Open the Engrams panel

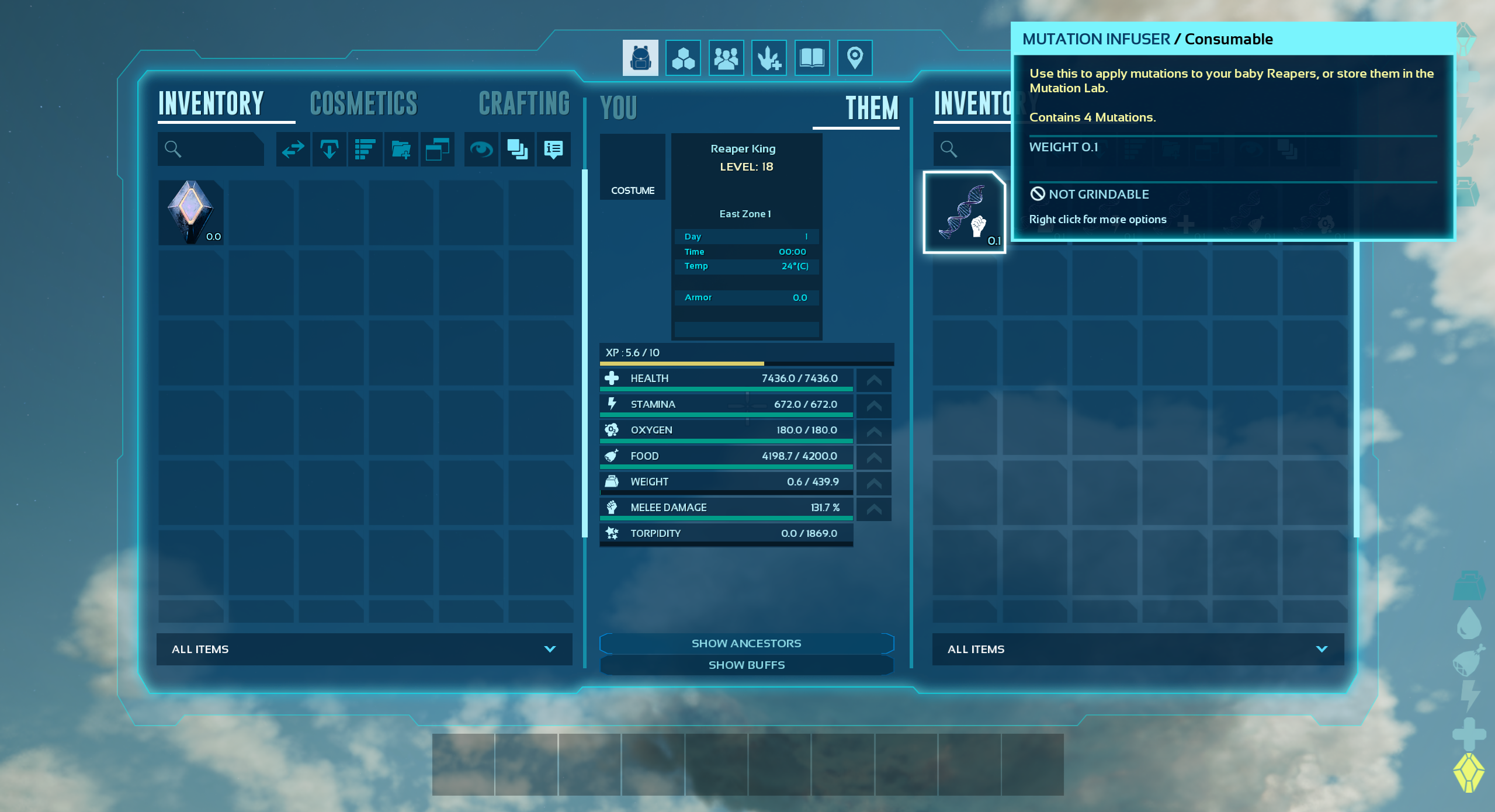click(x=684, y=57)
